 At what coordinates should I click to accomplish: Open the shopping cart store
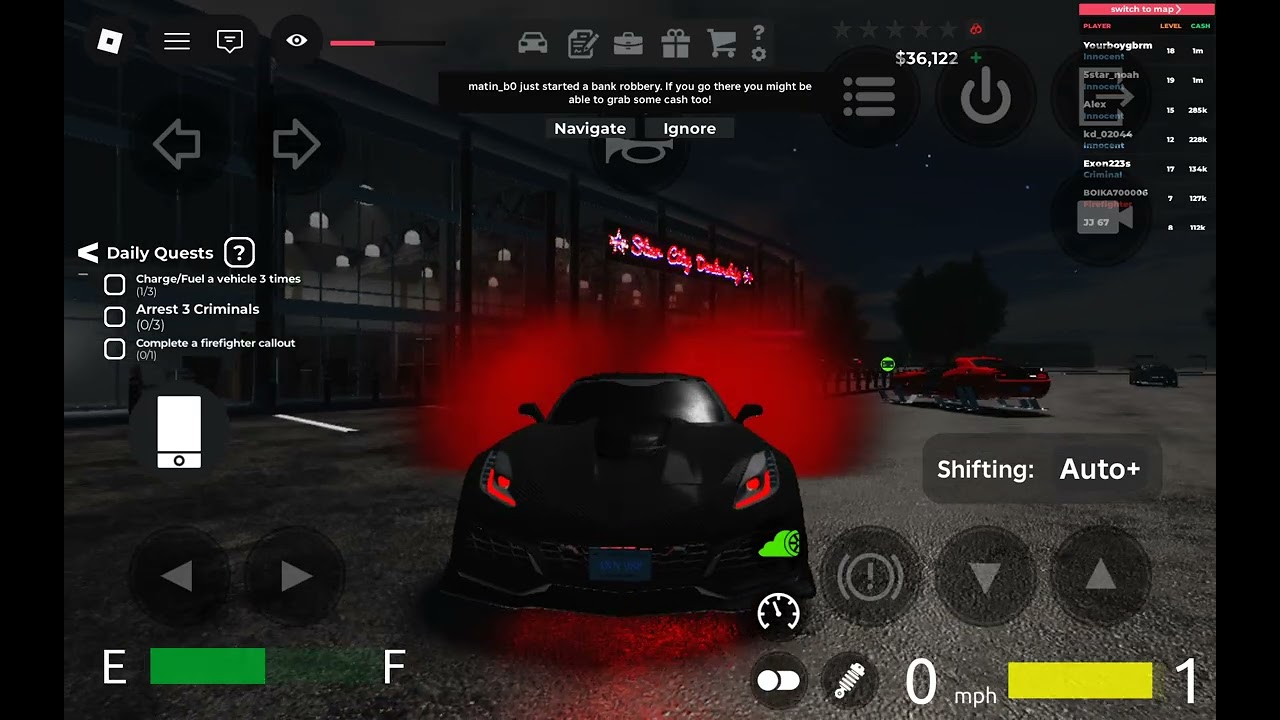pyautogui.click(x=721, y=43)
